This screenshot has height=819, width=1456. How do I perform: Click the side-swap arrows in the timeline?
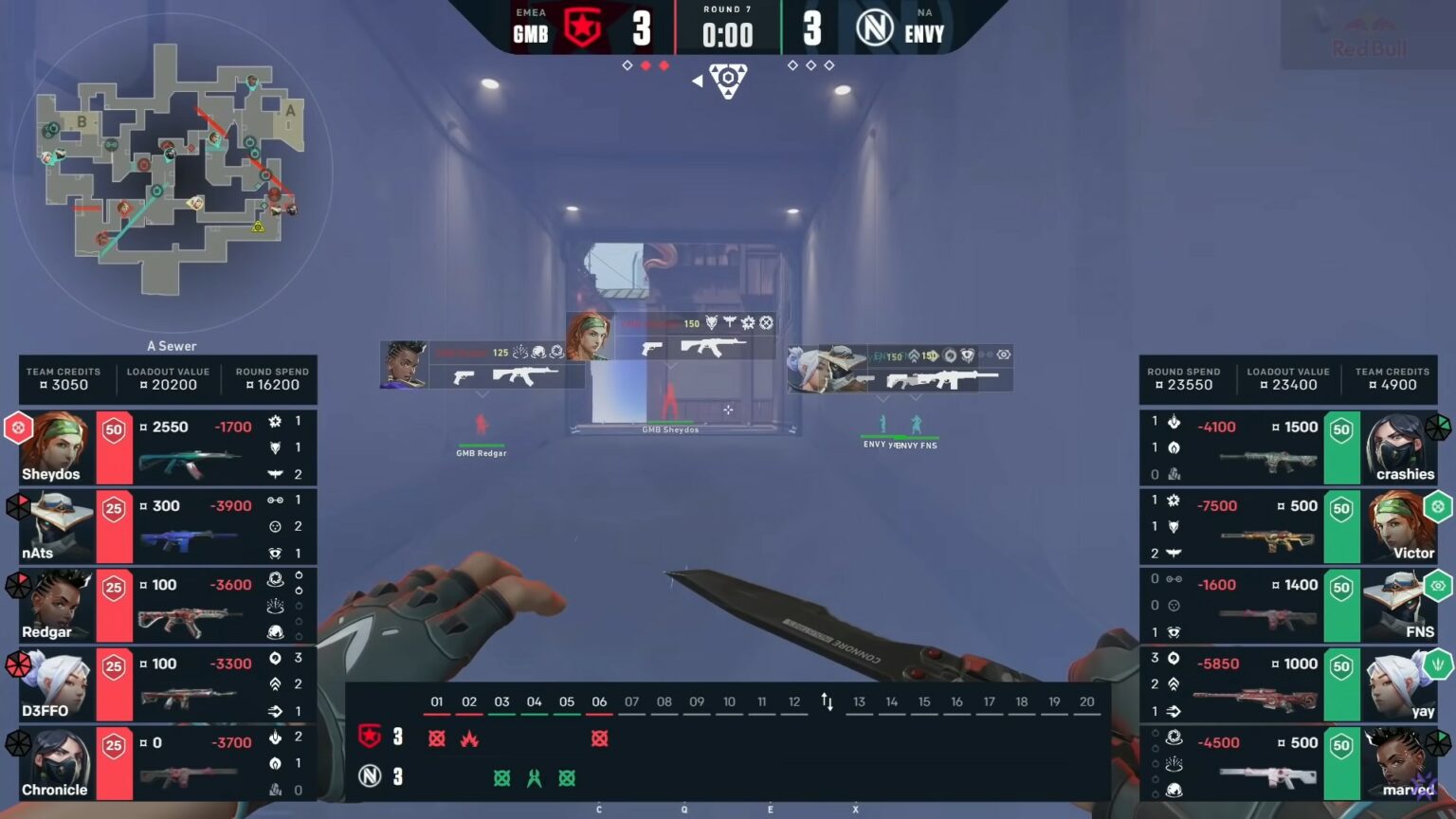(x=827, y=702)
